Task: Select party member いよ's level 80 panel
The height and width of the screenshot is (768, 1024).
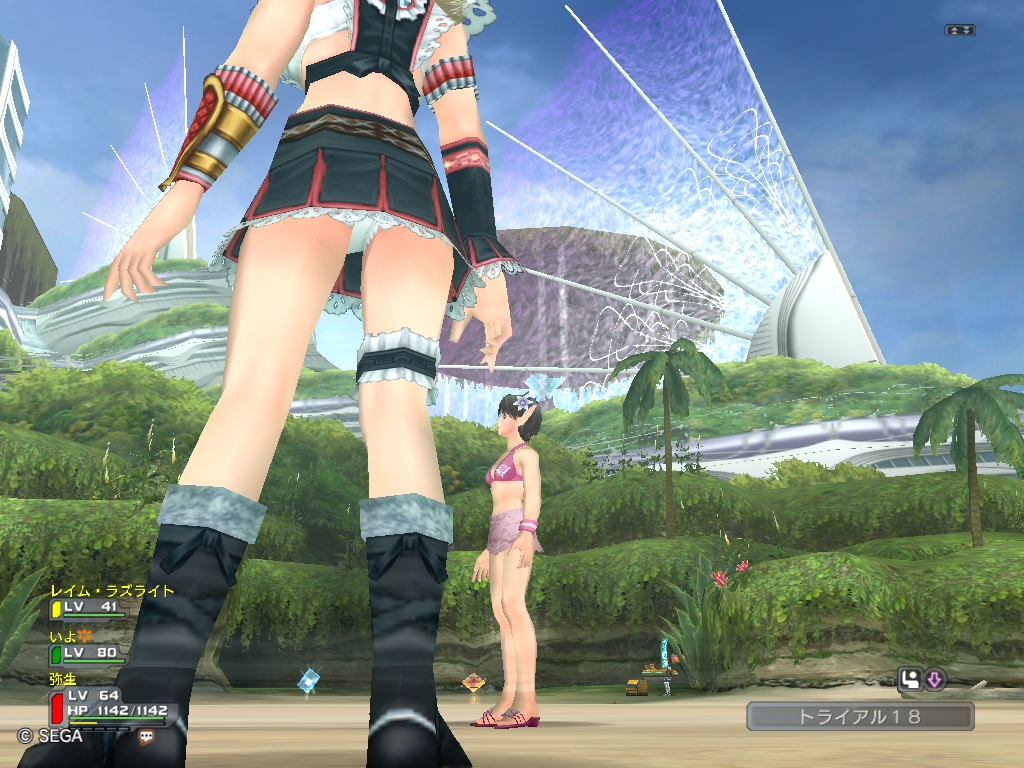Action: point(89,654)
